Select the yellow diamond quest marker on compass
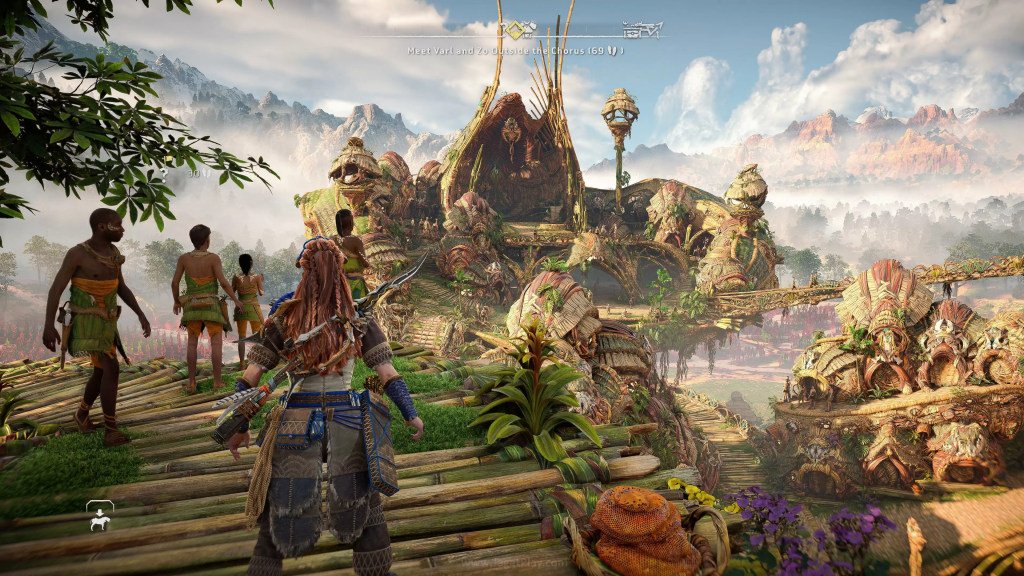 pyautogui.click(x=514, y=30)
